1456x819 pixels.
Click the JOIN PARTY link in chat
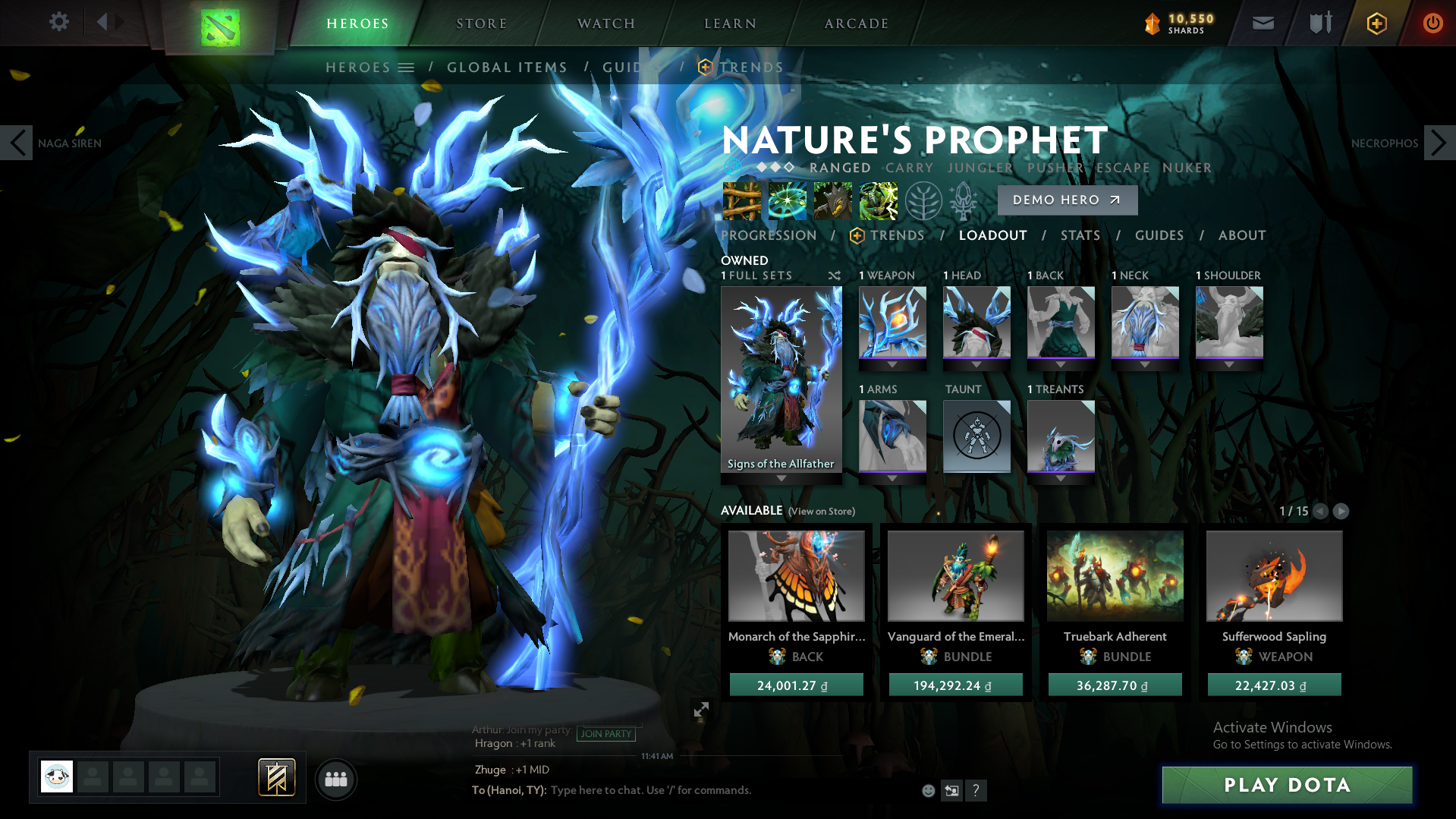(x=606, y=734)
